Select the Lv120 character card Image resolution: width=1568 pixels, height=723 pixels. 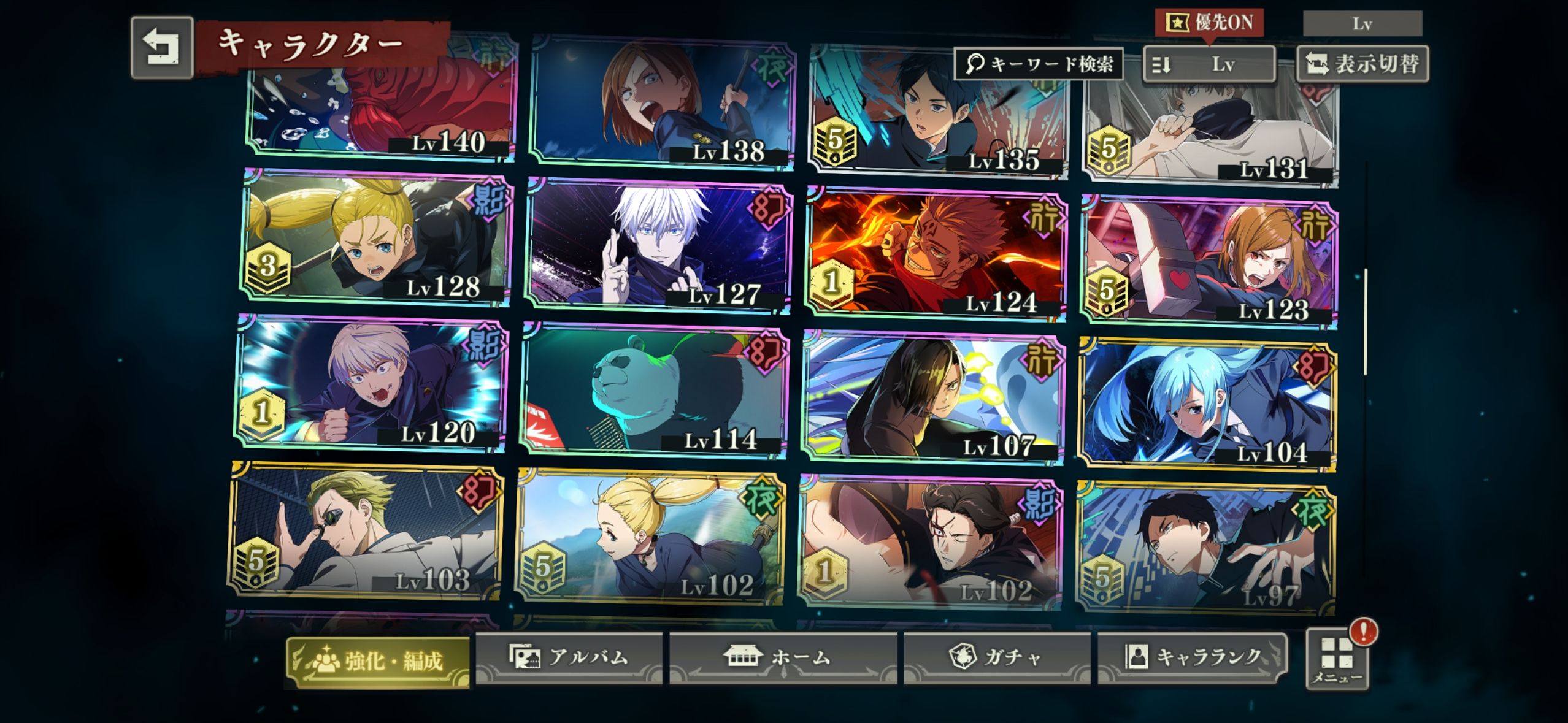point(372,384)
